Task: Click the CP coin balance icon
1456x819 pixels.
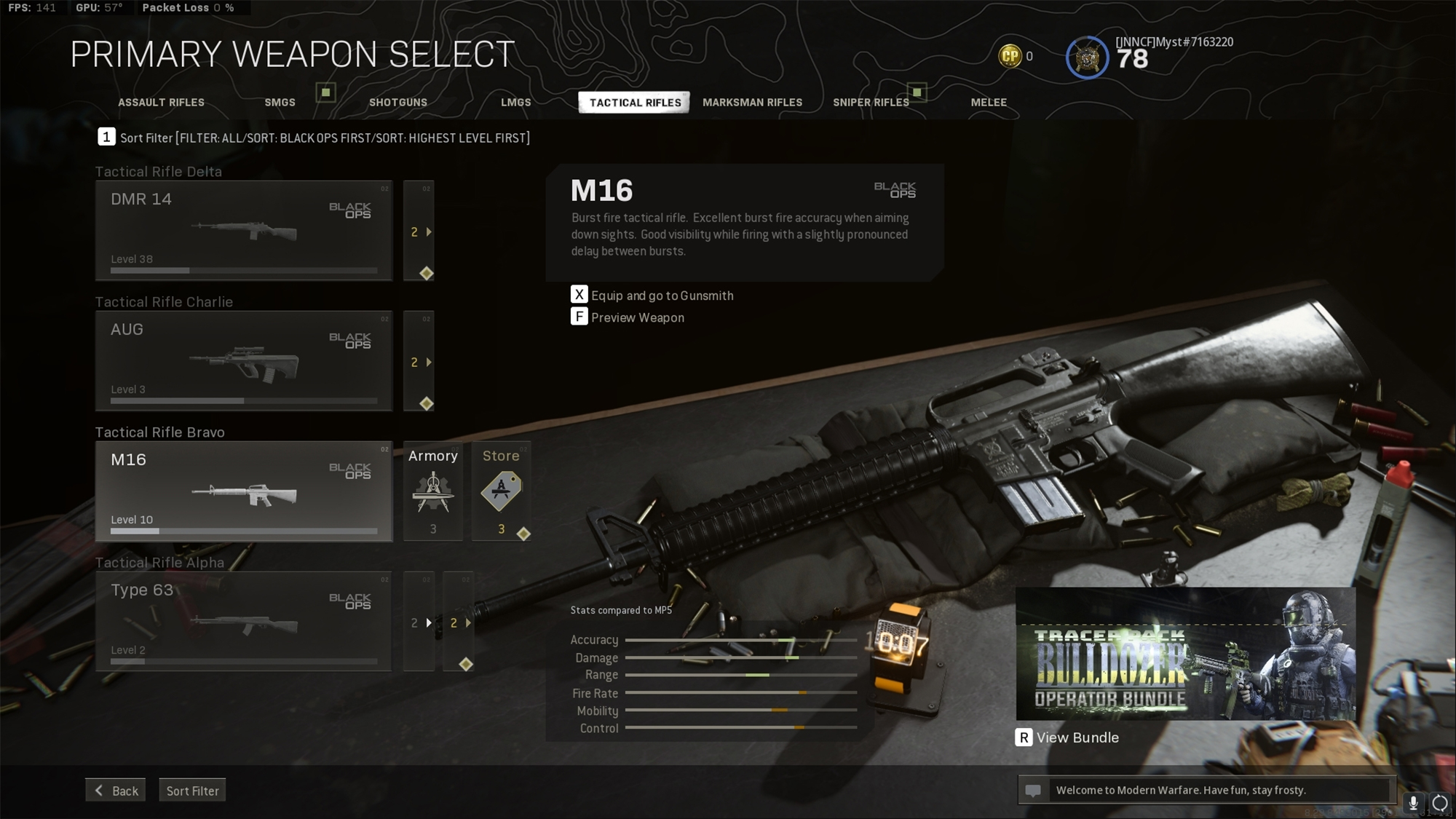Action: click(x=1009, y=55)
